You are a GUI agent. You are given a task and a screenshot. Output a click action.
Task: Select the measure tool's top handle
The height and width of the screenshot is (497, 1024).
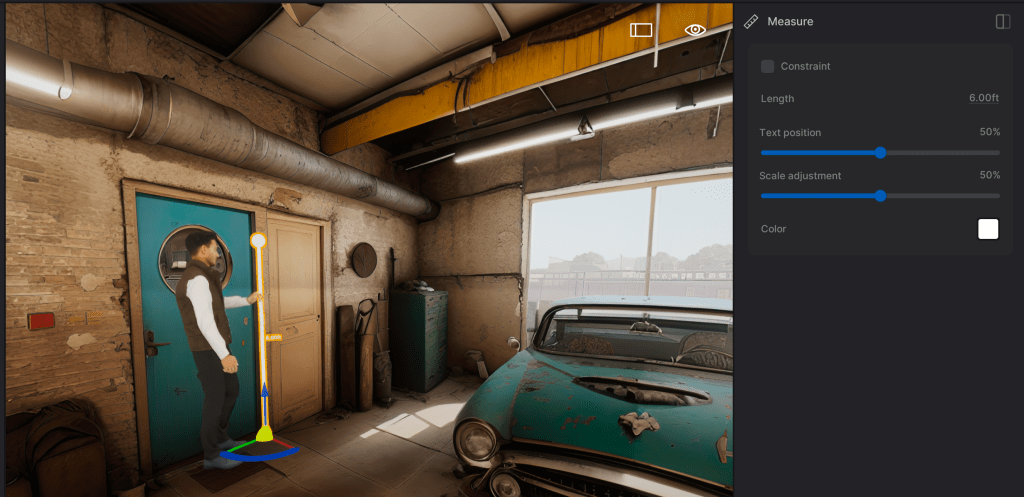258,240
